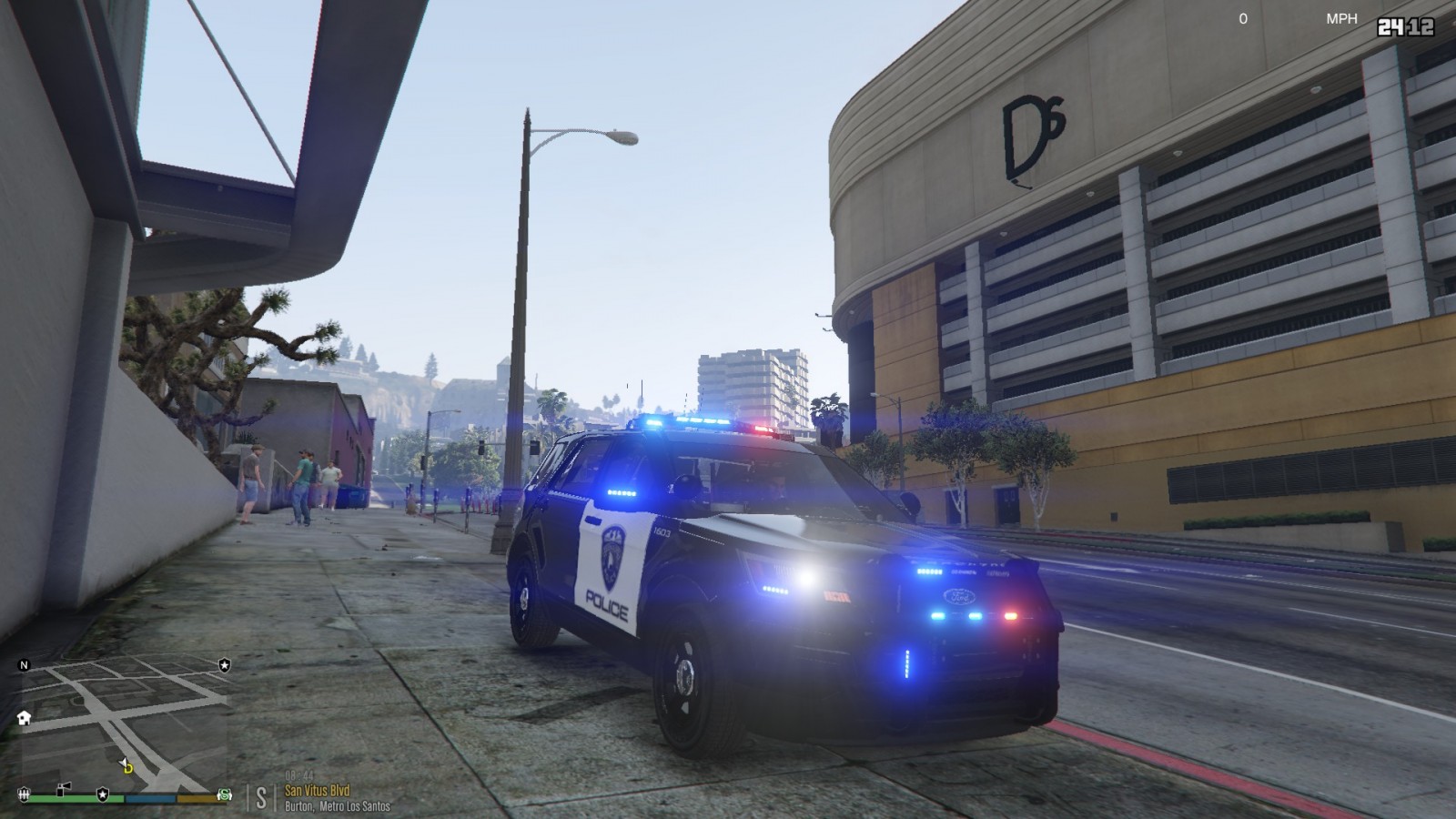
Task: Click the player arrow marker on the minimap
Action: pyautogui.click(x=124, y=760)
